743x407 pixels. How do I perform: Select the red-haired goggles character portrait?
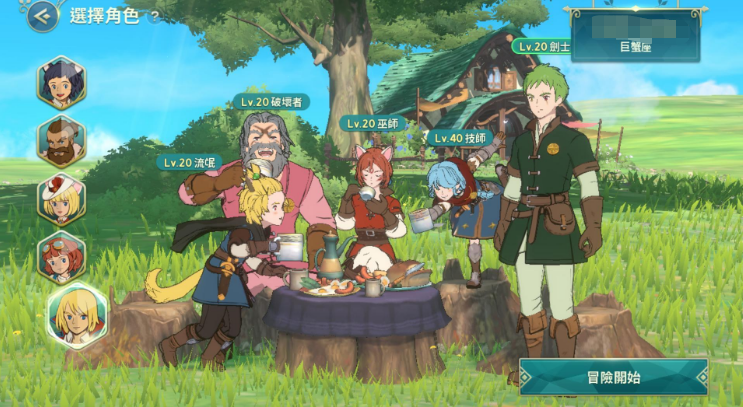point(62,258)
